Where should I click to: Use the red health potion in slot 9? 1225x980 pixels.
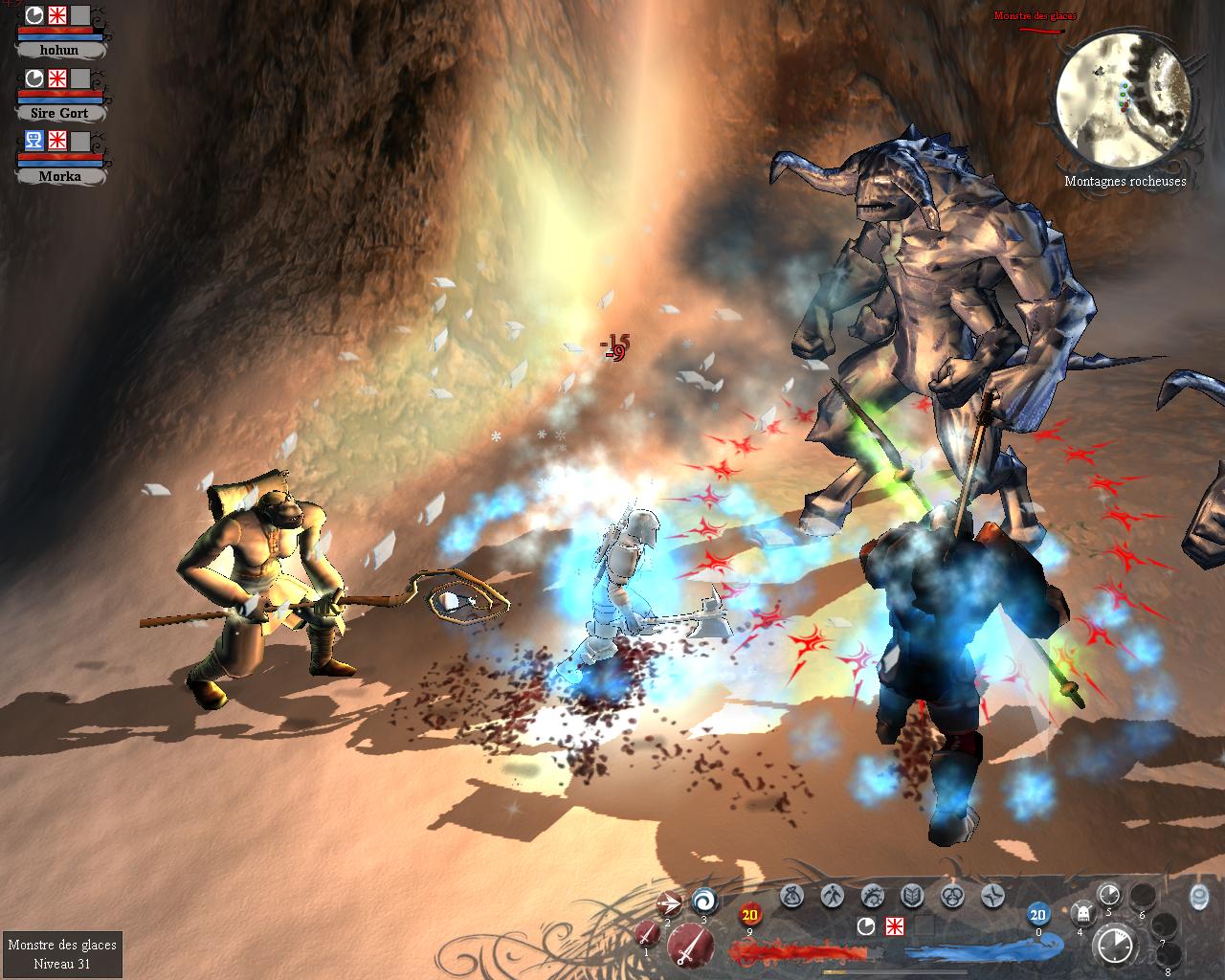749,915
